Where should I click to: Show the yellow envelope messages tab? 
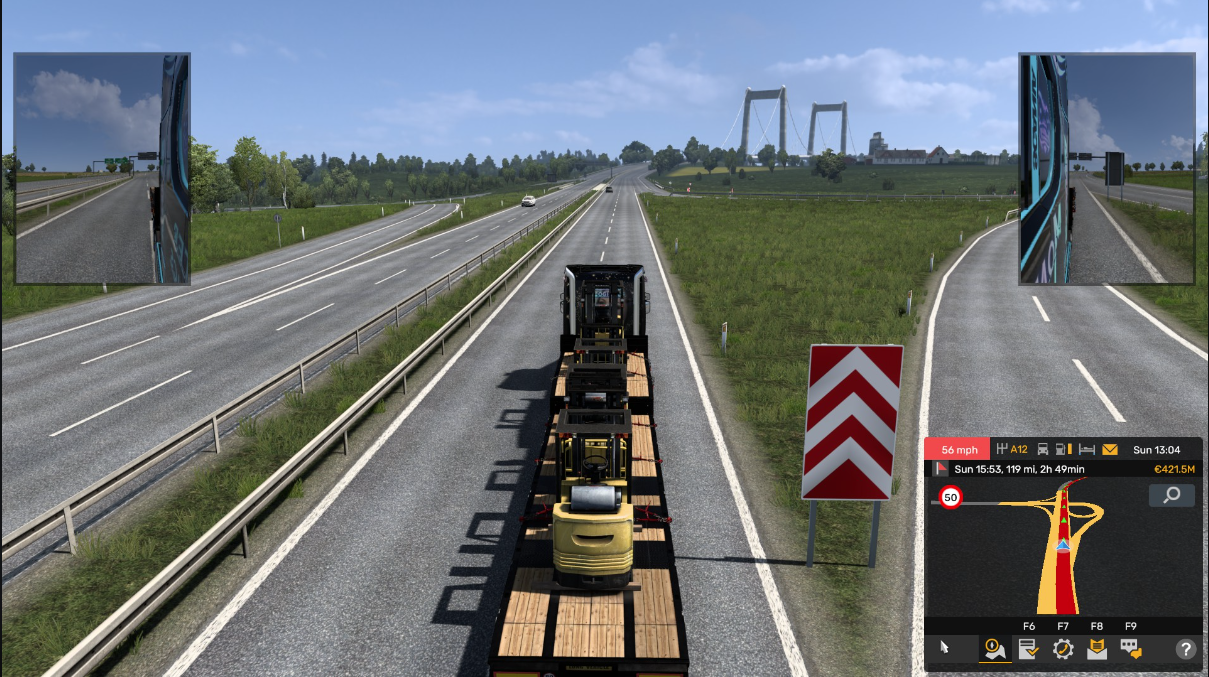[x=1096, y=649]
